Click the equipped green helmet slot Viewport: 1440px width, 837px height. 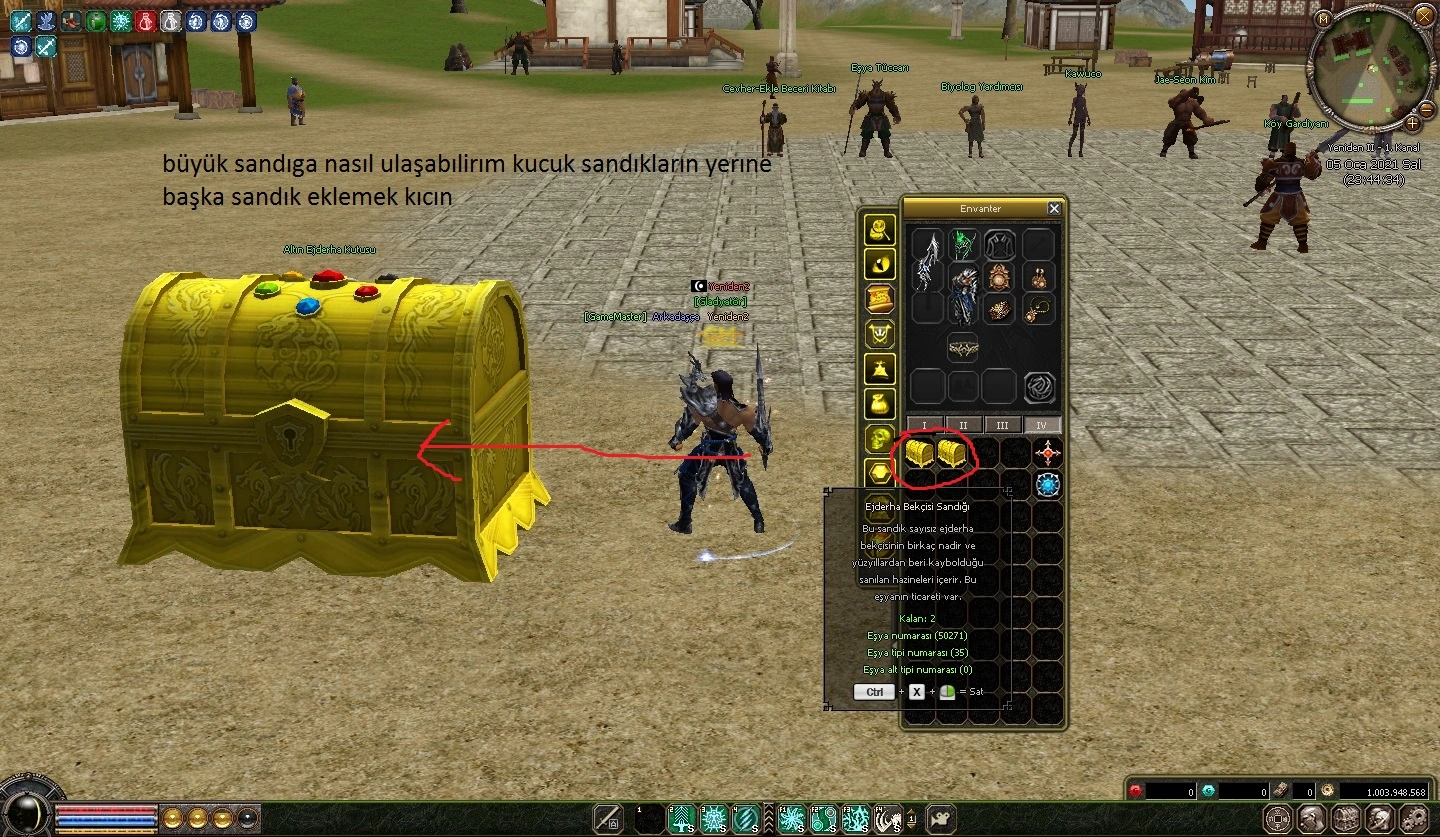[x=964, y=245]
